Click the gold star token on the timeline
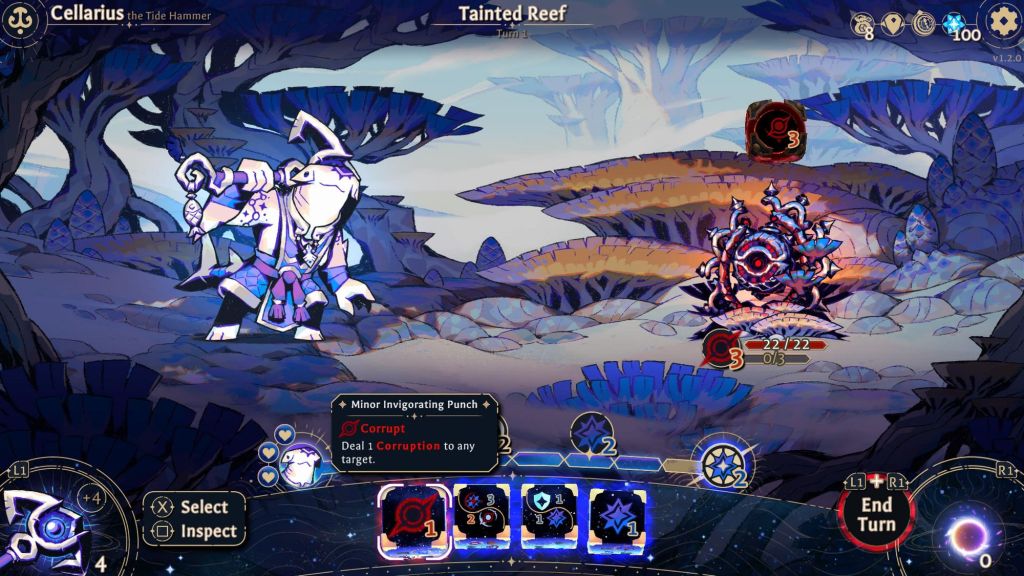1024x576 pixels. click(x=721, y=463)
